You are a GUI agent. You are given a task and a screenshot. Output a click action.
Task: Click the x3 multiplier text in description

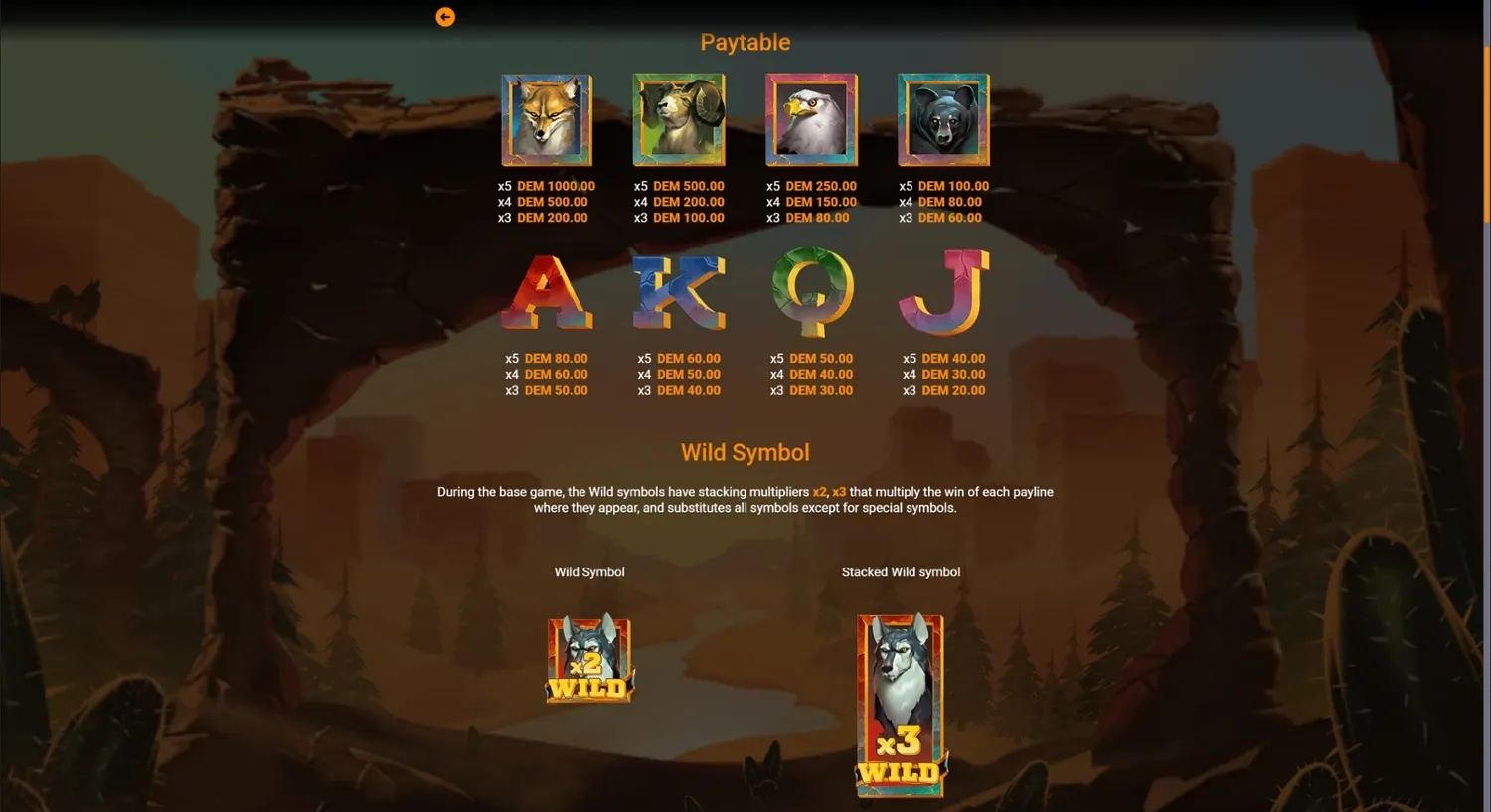point(839,491)
